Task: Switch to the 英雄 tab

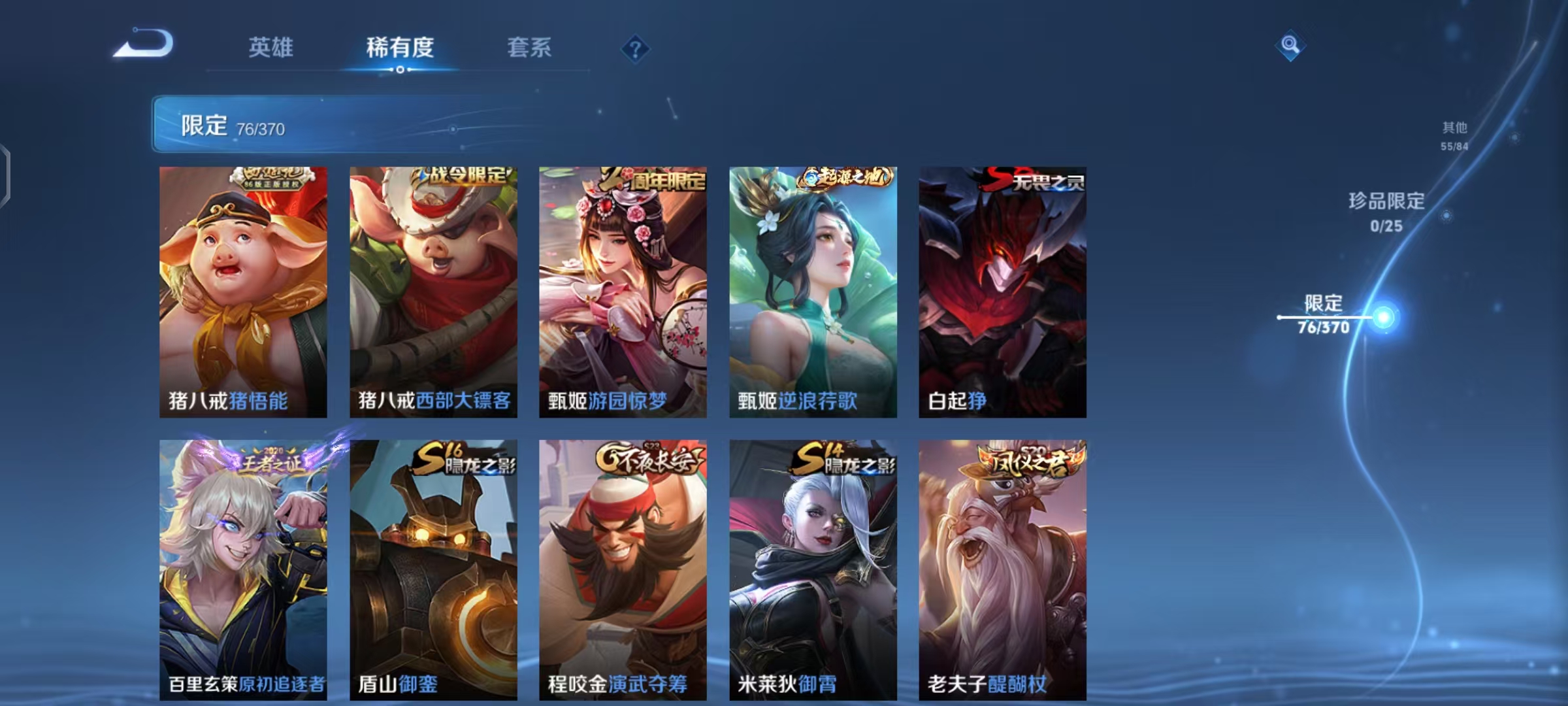Action: (x=270, y=48)
